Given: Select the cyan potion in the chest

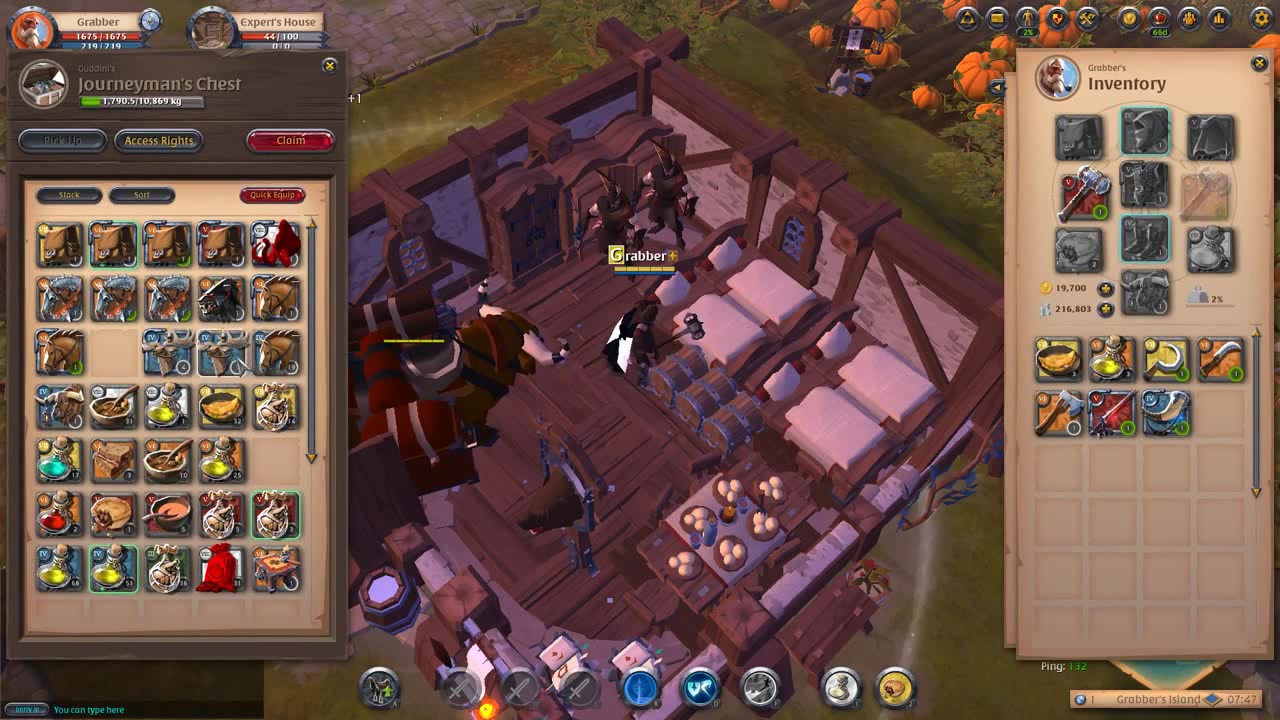Looking at the screenshot, I should pos(59,460).
